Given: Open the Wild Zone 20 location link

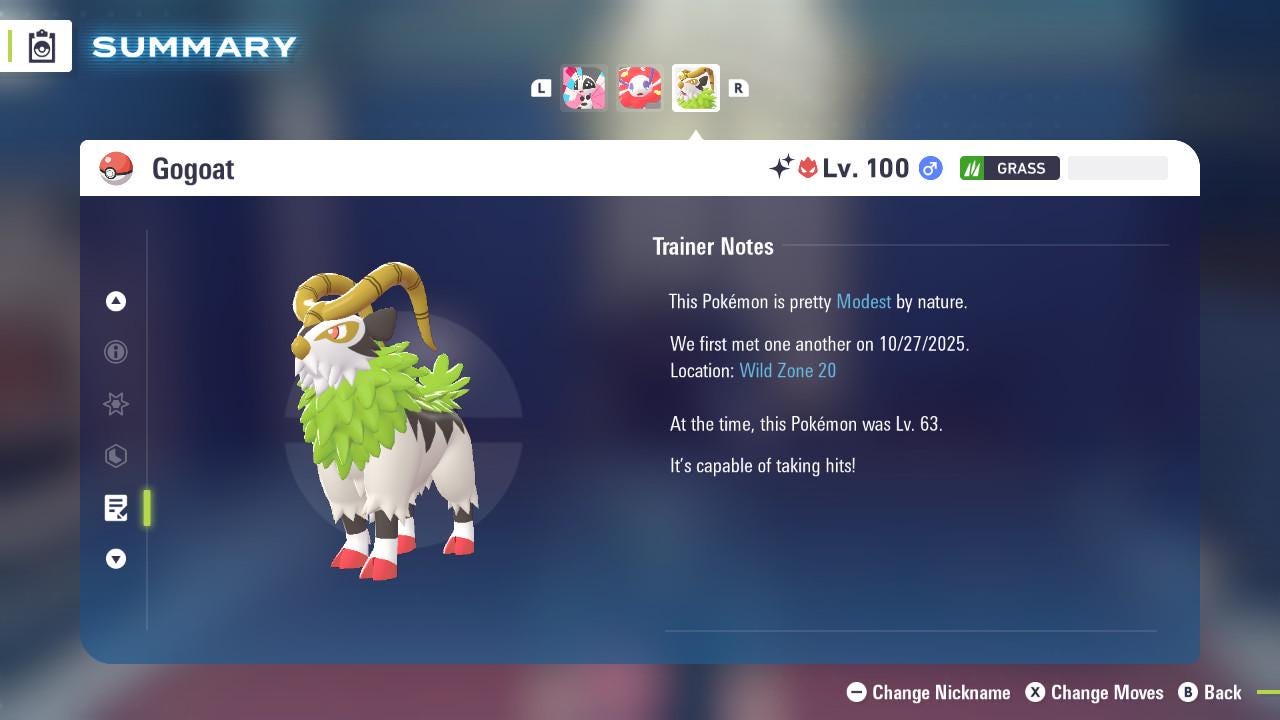Looking at the screenshot, I should (788, 370).
